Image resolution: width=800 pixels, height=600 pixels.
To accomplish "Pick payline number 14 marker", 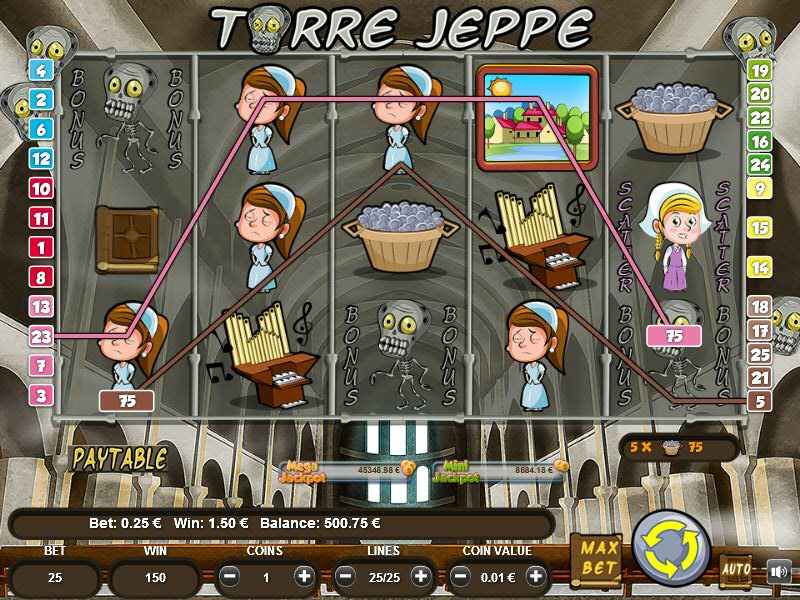I will [759, 267].
